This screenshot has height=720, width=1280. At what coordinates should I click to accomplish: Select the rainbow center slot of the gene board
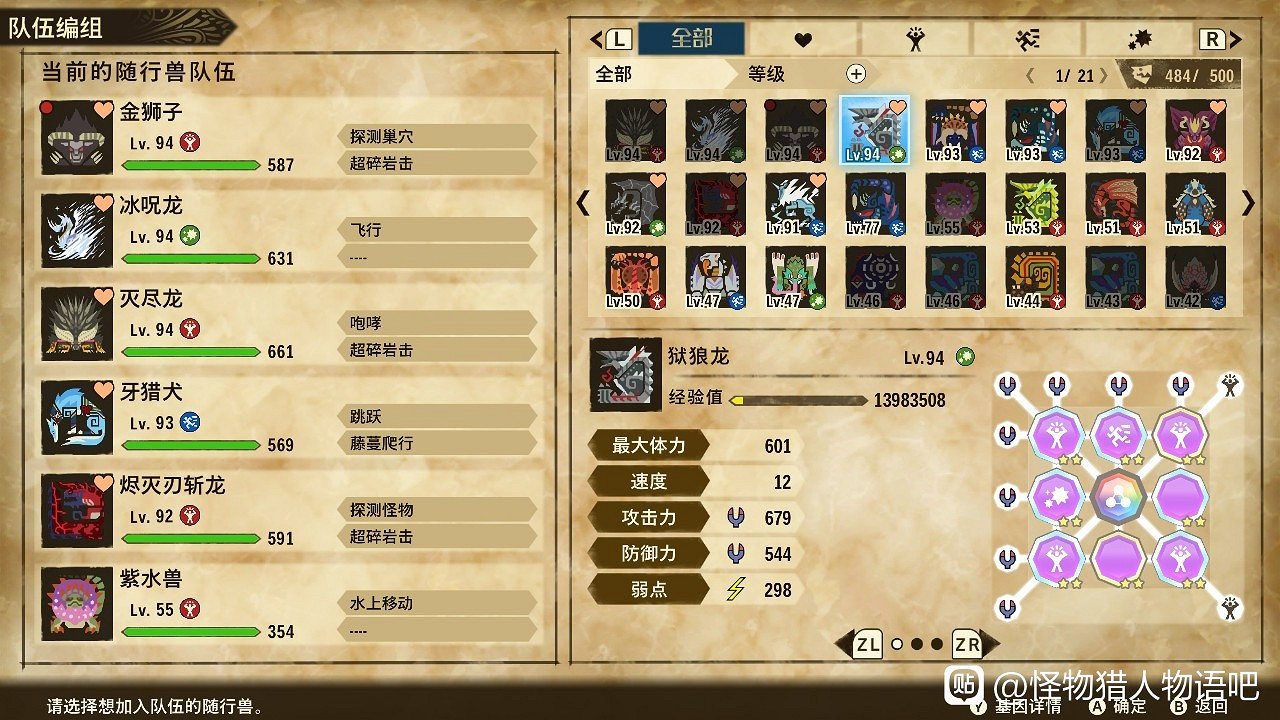point(1119,498)
